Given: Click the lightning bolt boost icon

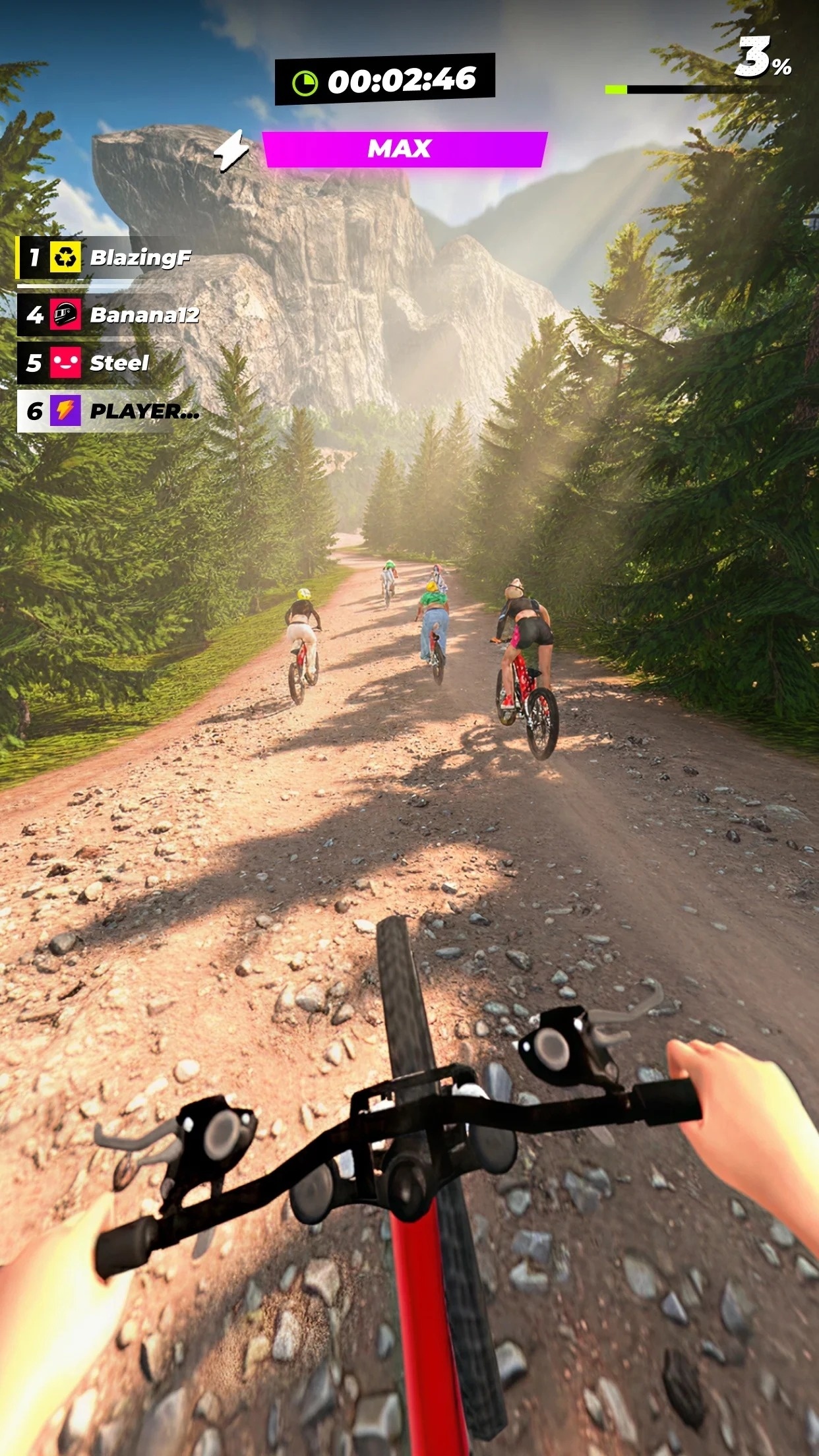Looking at the screenshot, I should (232, 150).
